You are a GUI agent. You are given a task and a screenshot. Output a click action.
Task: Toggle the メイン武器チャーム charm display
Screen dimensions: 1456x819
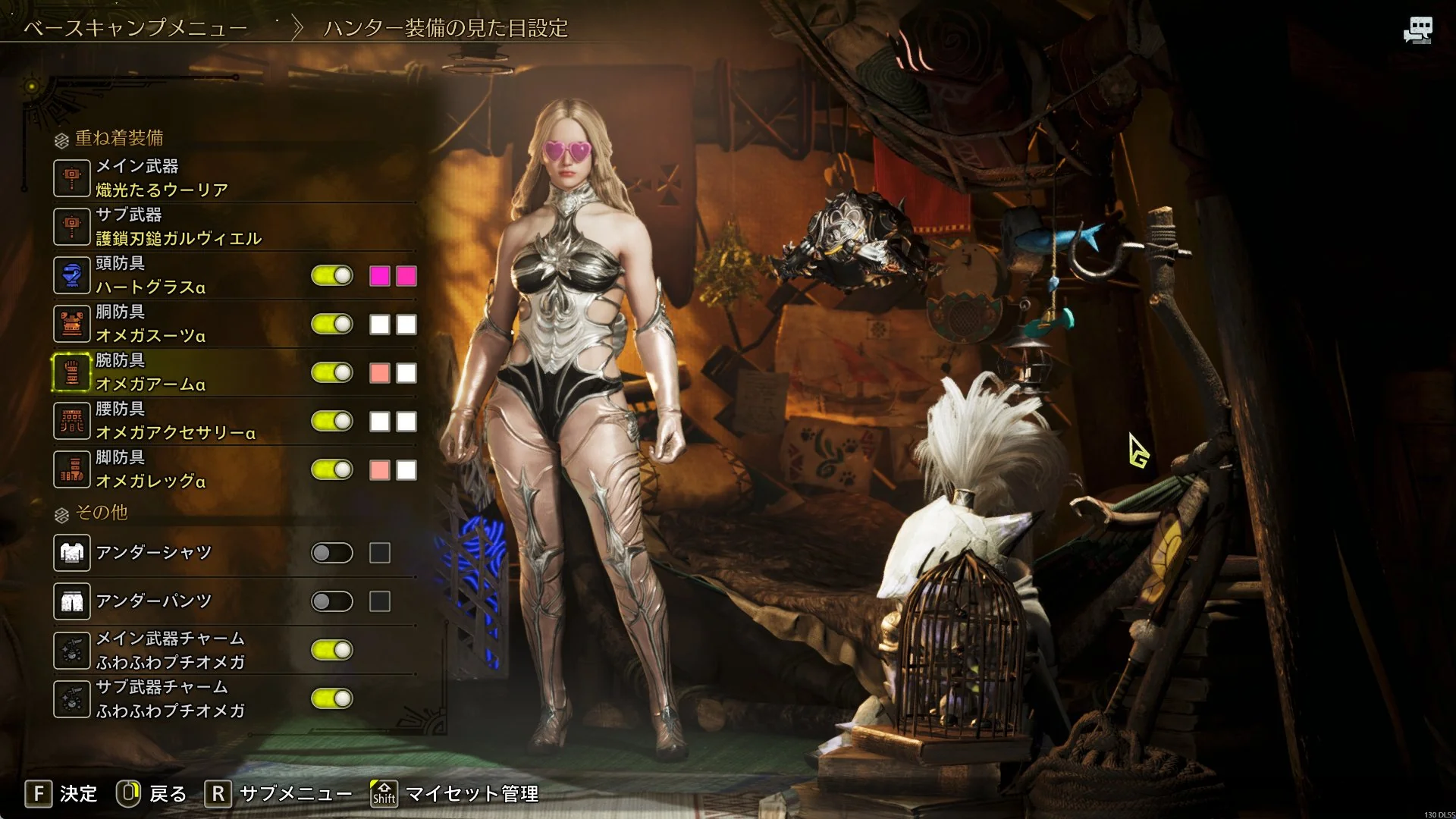[332, 650]
